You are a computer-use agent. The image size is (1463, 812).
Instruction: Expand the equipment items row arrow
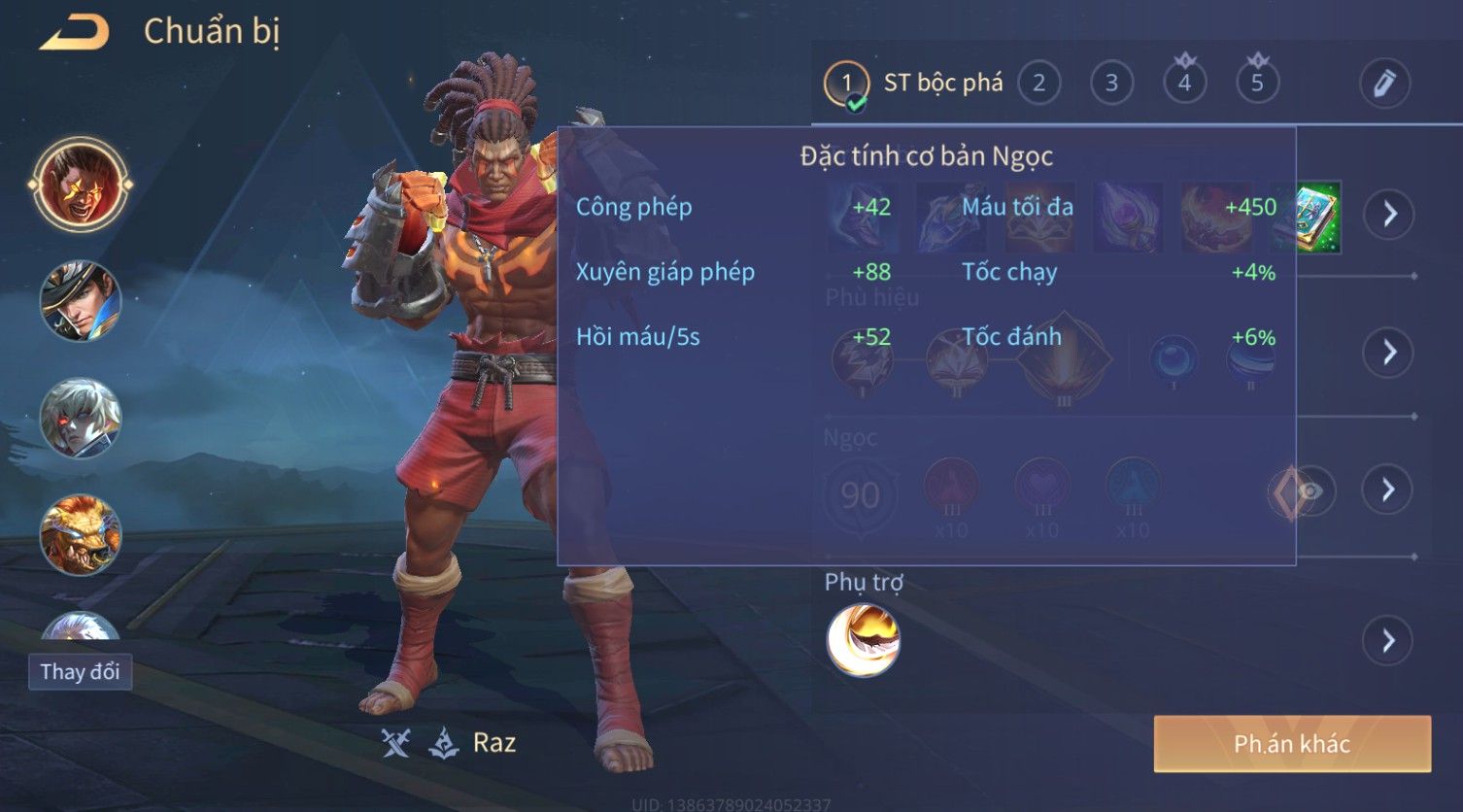1389,215
